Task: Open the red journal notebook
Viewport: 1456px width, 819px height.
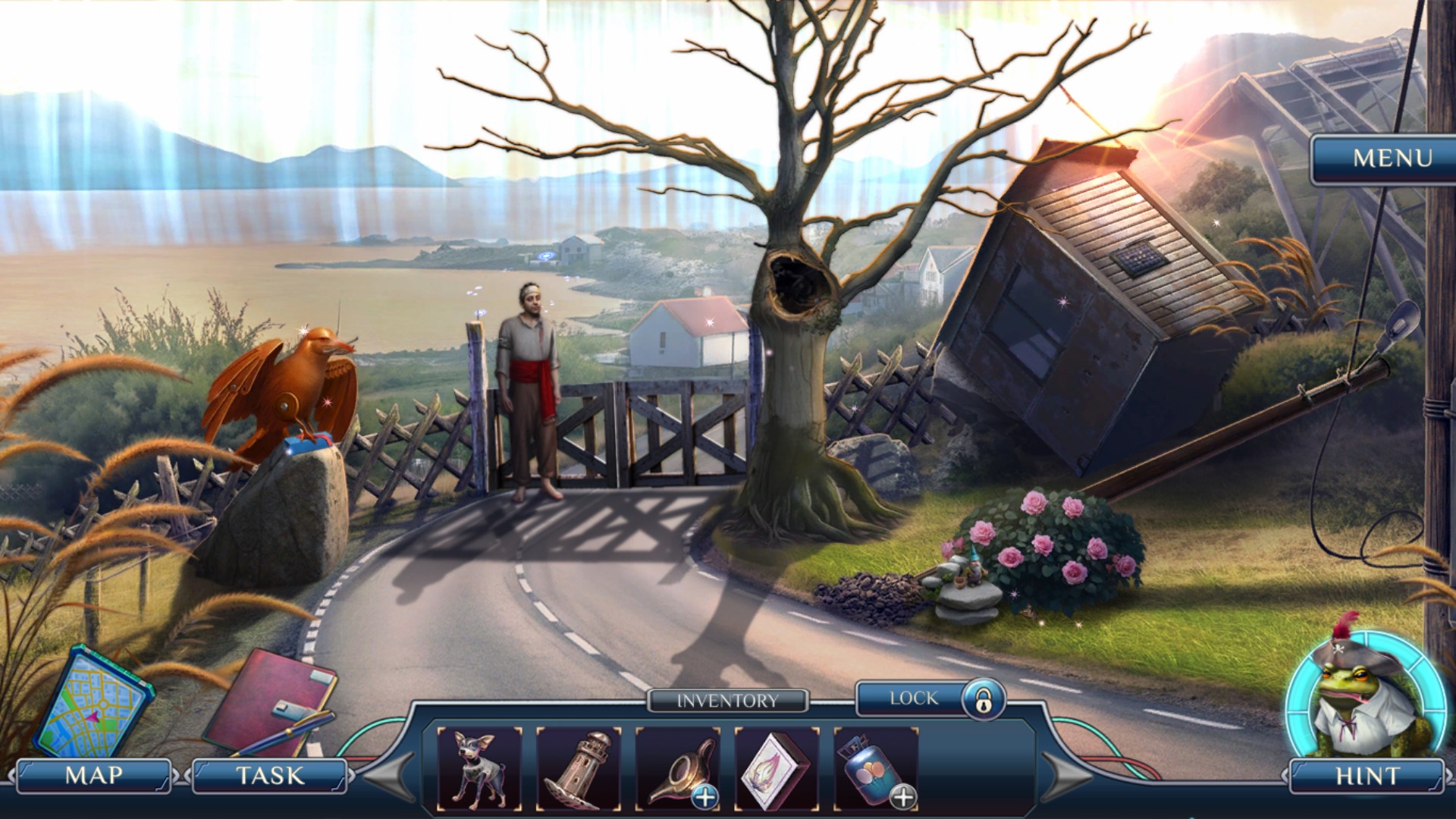Action: pos(271,701)
